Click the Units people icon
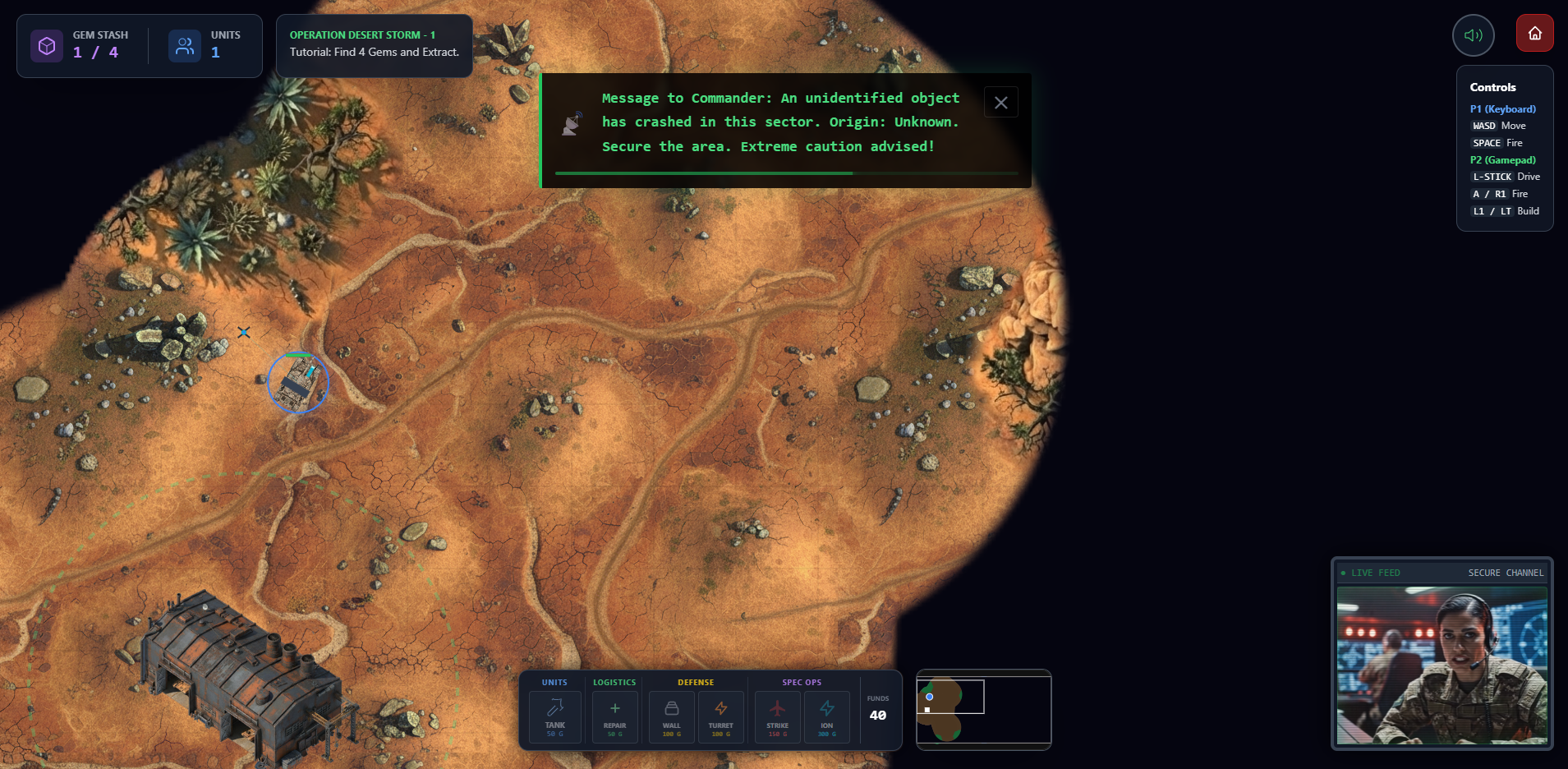Viewport: 1568px width, 769px height. [185, 46]
